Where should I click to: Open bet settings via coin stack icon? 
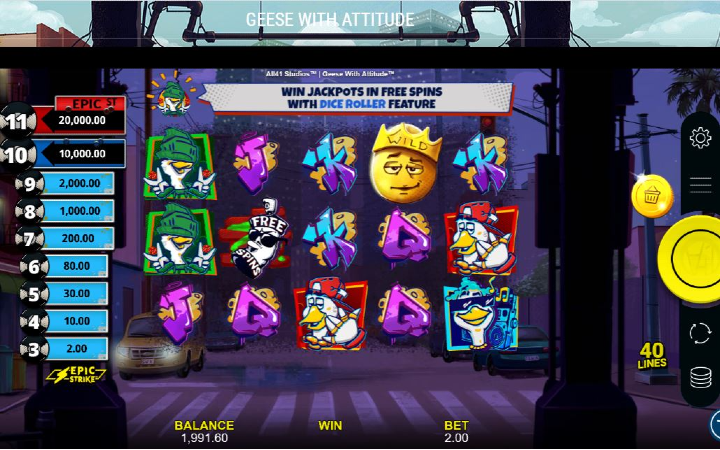(x=701, y=379)
